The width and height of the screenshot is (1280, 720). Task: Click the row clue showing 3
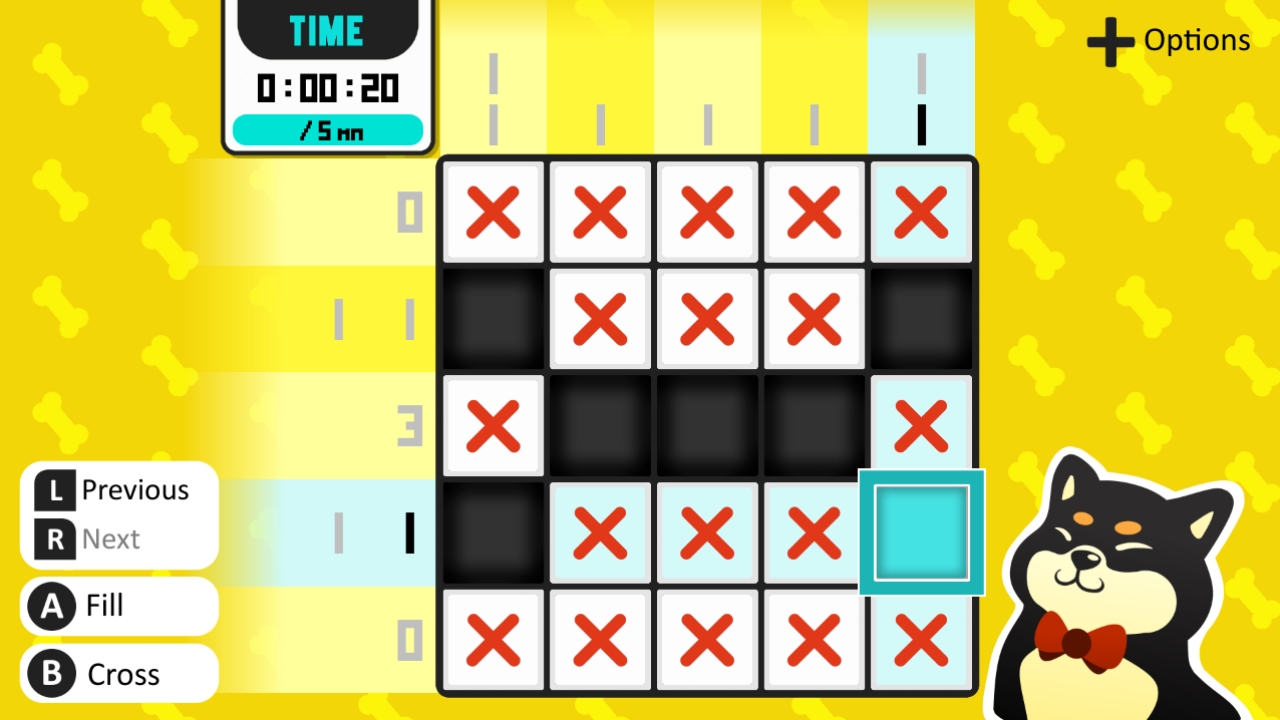(x=408, y=425)
